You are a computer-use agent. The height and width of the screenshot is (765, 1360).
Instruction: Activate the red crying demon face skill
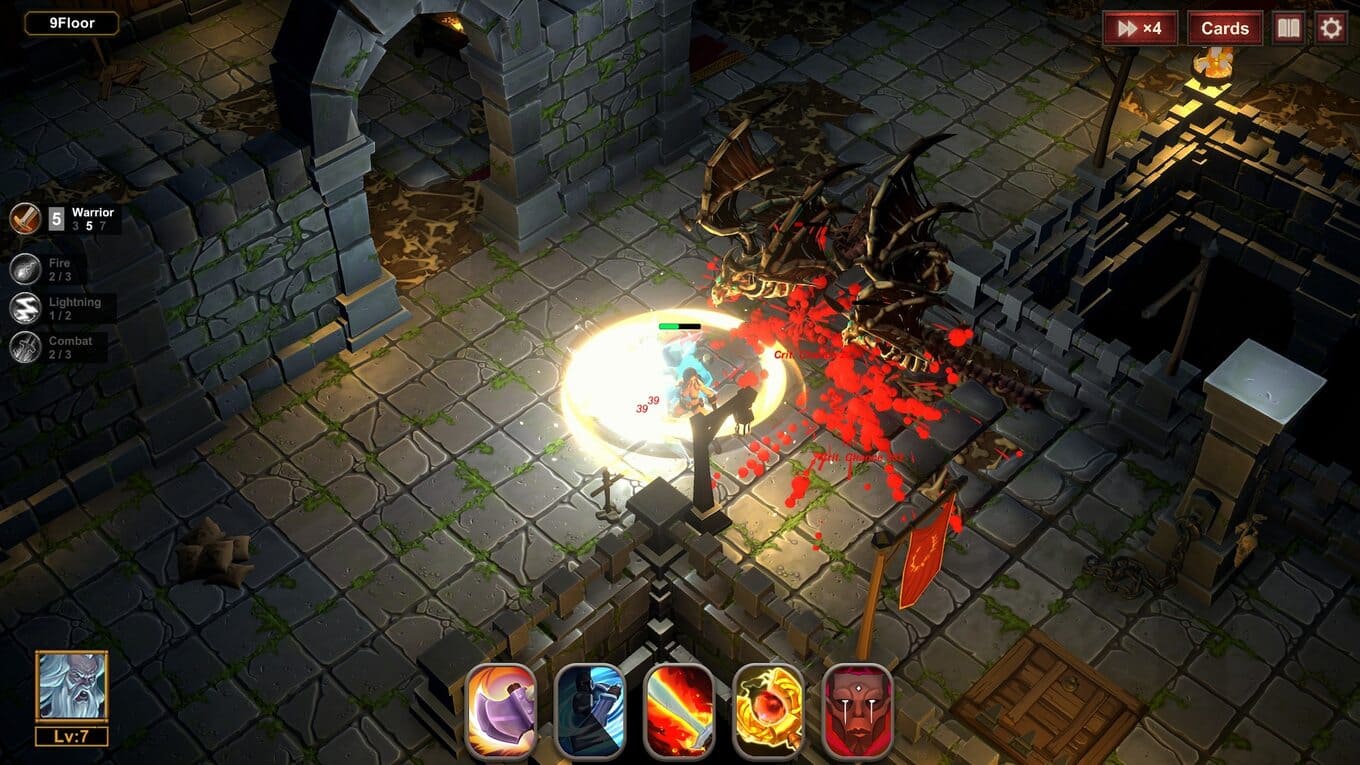(857, 710)
